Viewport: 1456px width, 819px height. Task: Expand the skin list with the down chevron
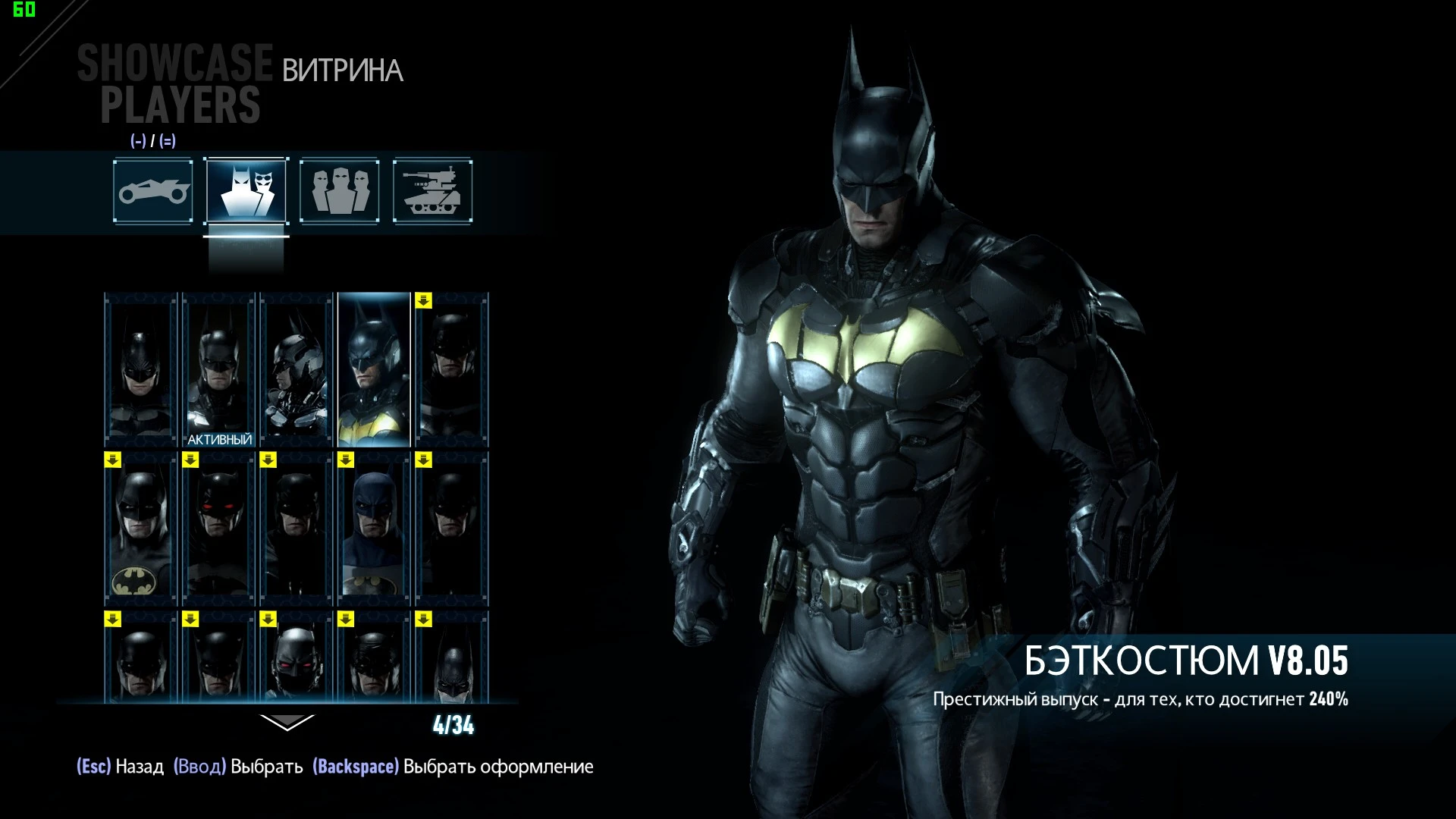pyautogui.click(x=287, y=723)
